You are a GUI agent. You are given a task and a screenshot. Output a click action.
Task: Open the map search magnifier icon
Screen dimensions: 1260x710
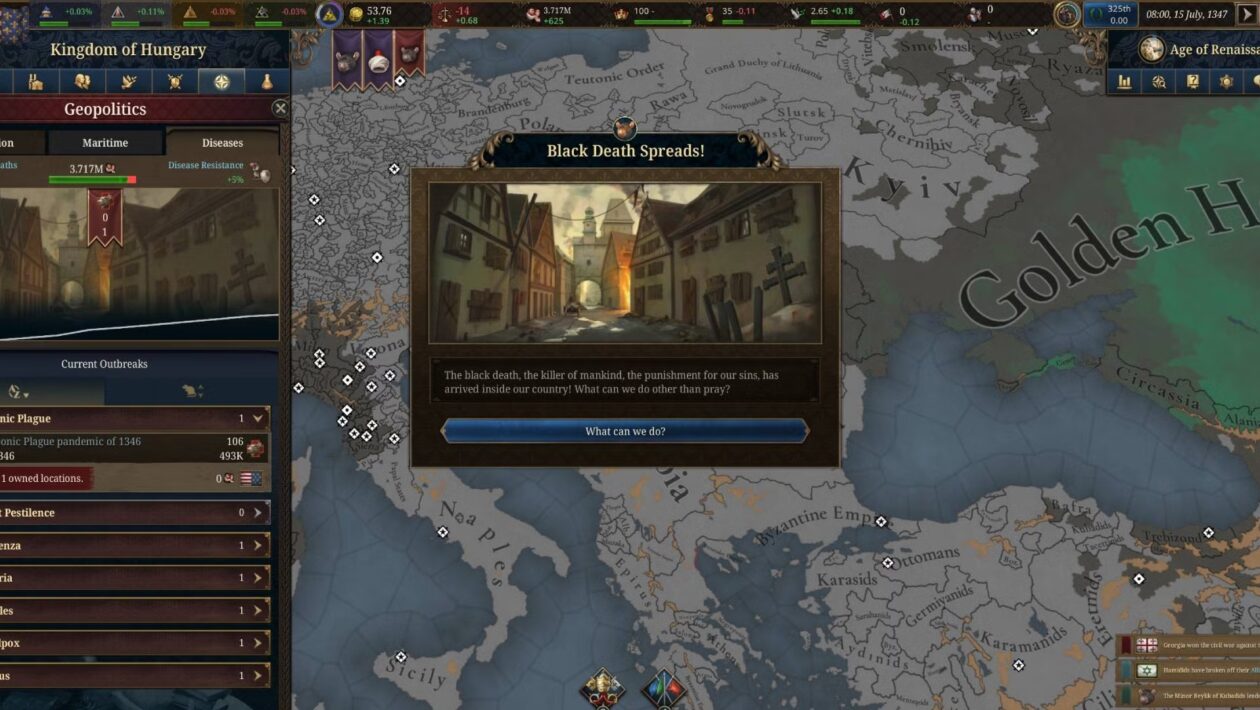click(x=1159, y=82)
